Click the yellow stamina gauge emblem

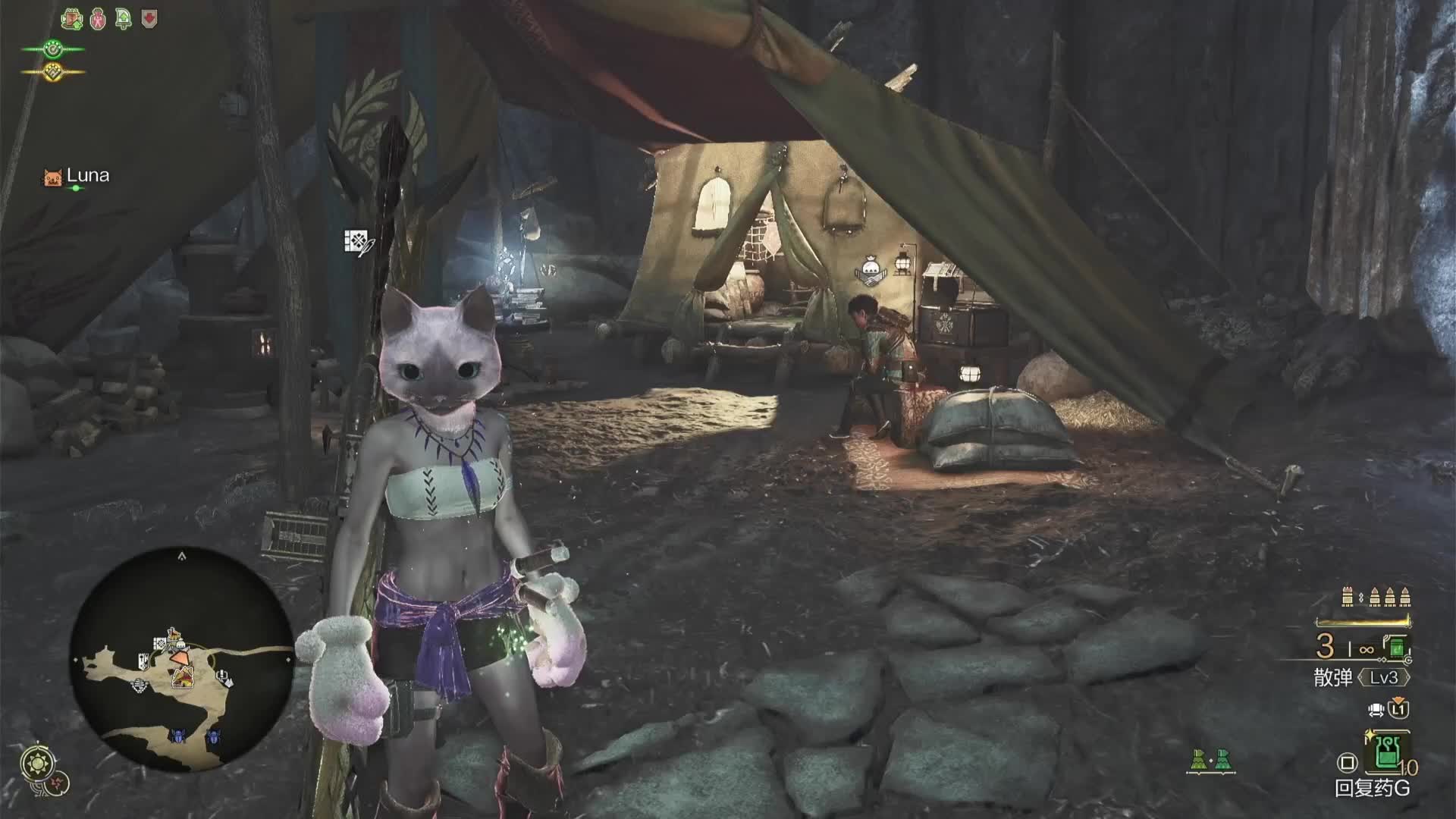(x=52, y=73)
